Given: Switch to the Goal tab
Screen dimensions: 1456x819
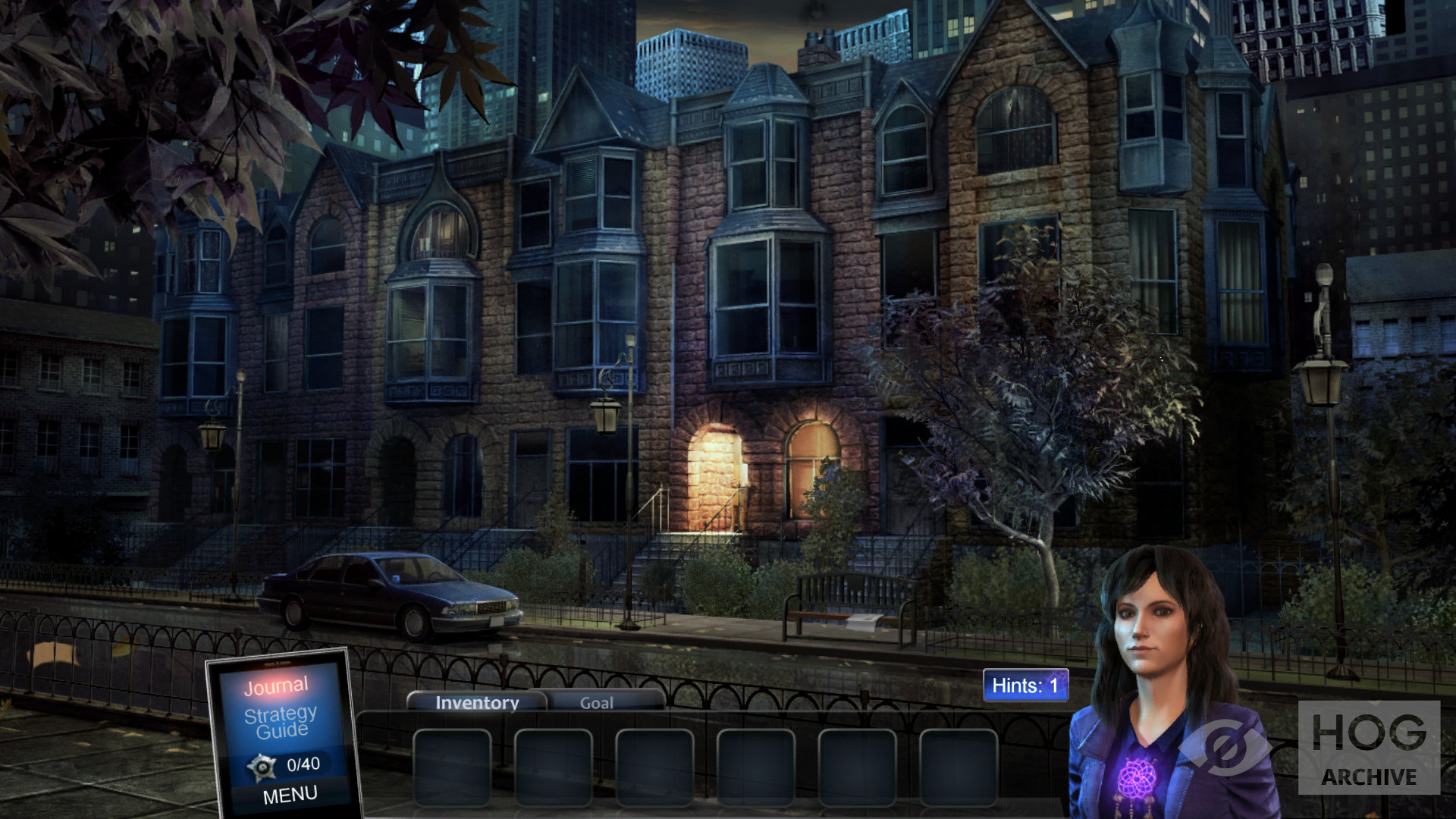Looking at the screenshot, I should 597,703.
